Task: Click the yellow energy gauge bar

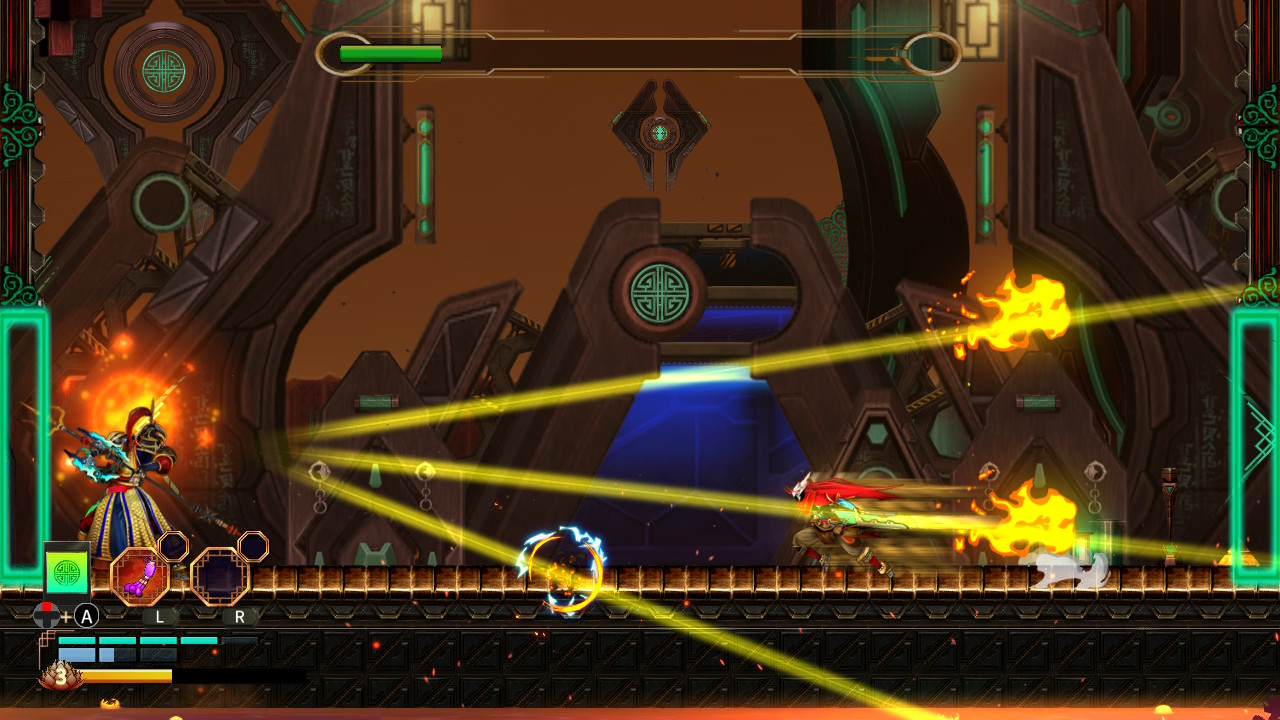Action: click(127, 675)
